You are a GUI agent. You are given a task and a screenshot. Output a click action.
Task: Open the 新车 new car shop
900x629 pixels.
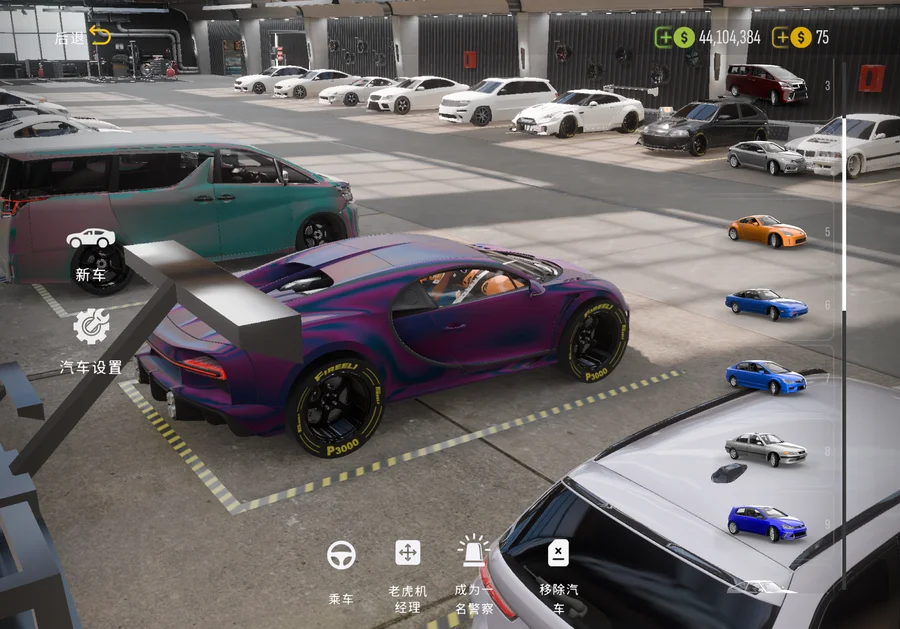[90, 253]
